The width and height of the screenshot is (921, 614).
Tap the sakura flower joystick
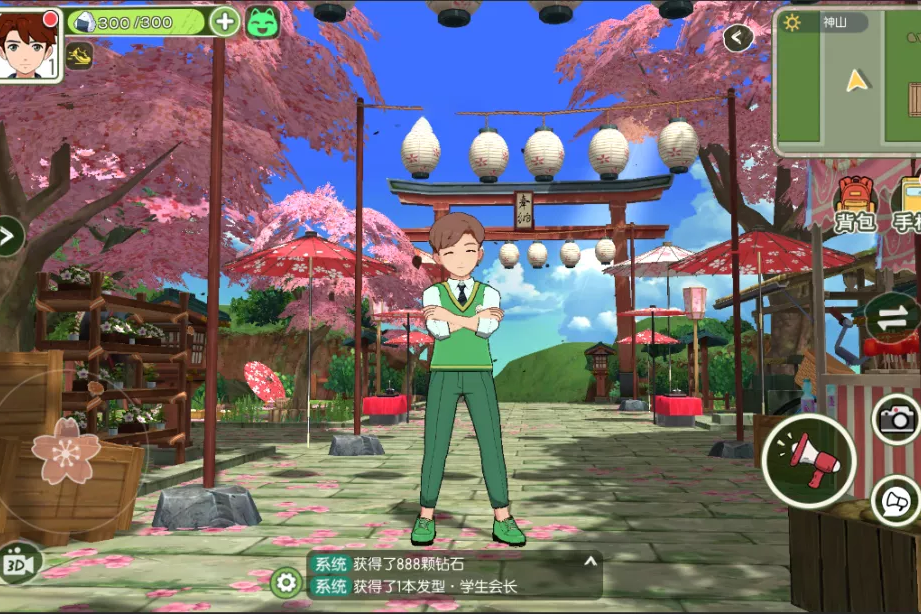(x=66, y=452)
